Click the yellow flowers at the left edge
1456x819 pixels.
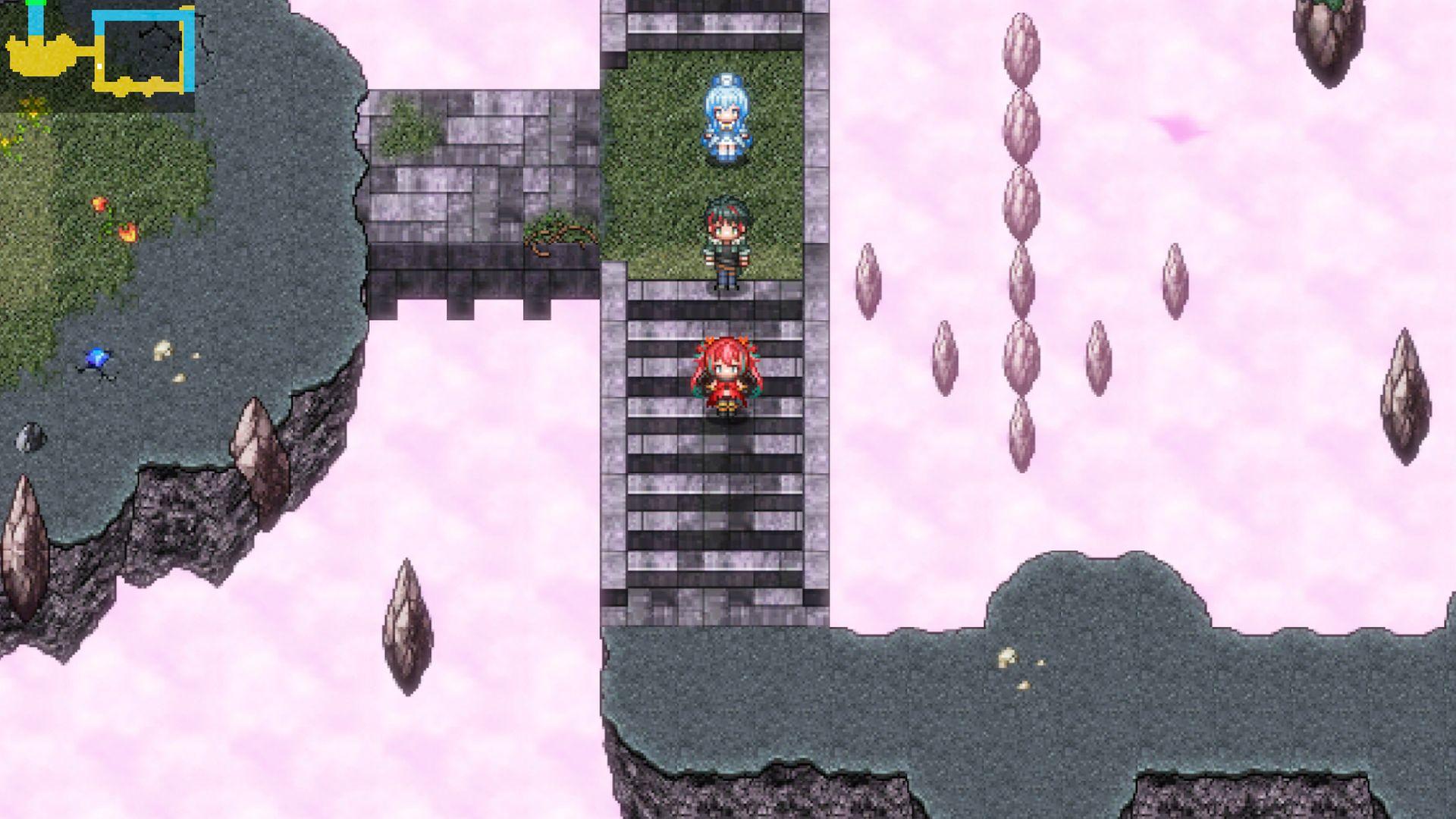pyautogui.click(x=8, y=140)
